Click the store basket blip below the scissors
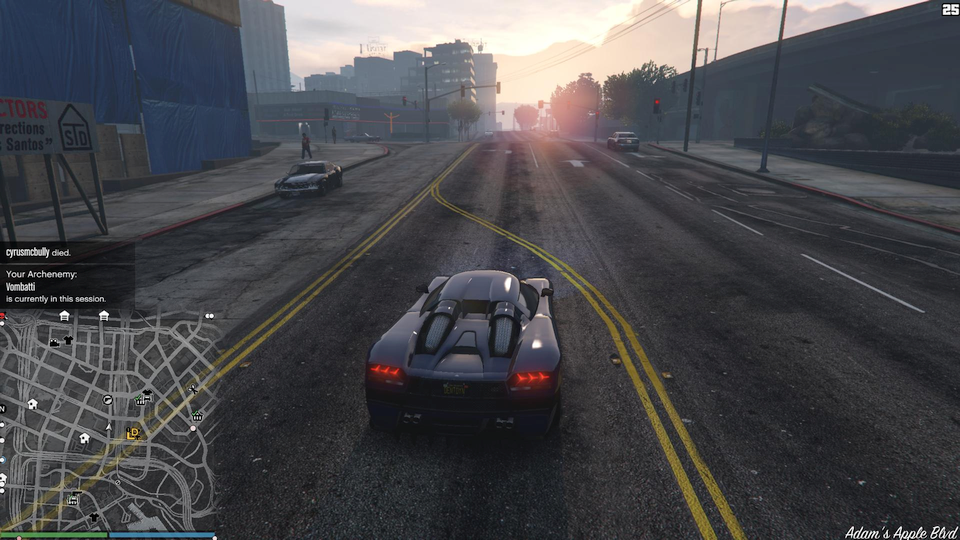The width and height of the screenshot is (960, 540). pyautogui.click(x=197, y=415)
